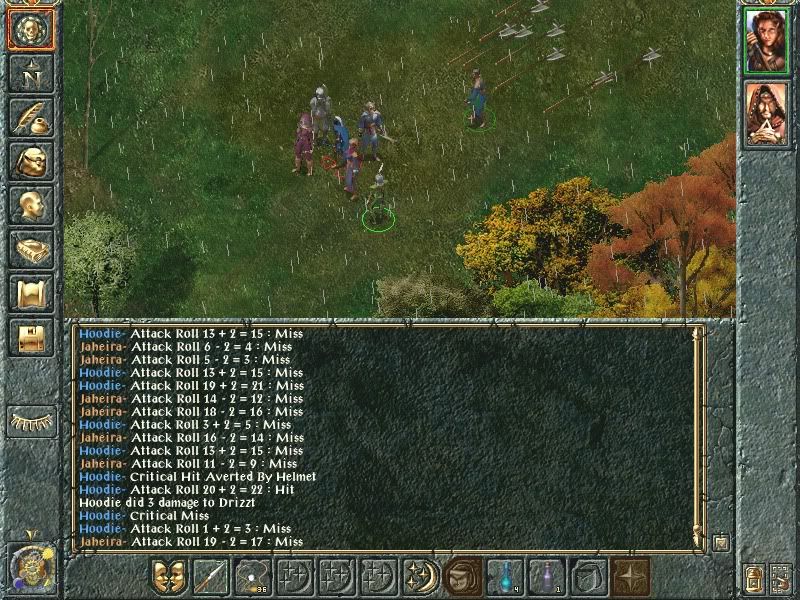Return to game with the skull button
Image resolution: width=800 pixels, height=600 pixels.
(x=31, y=31)
